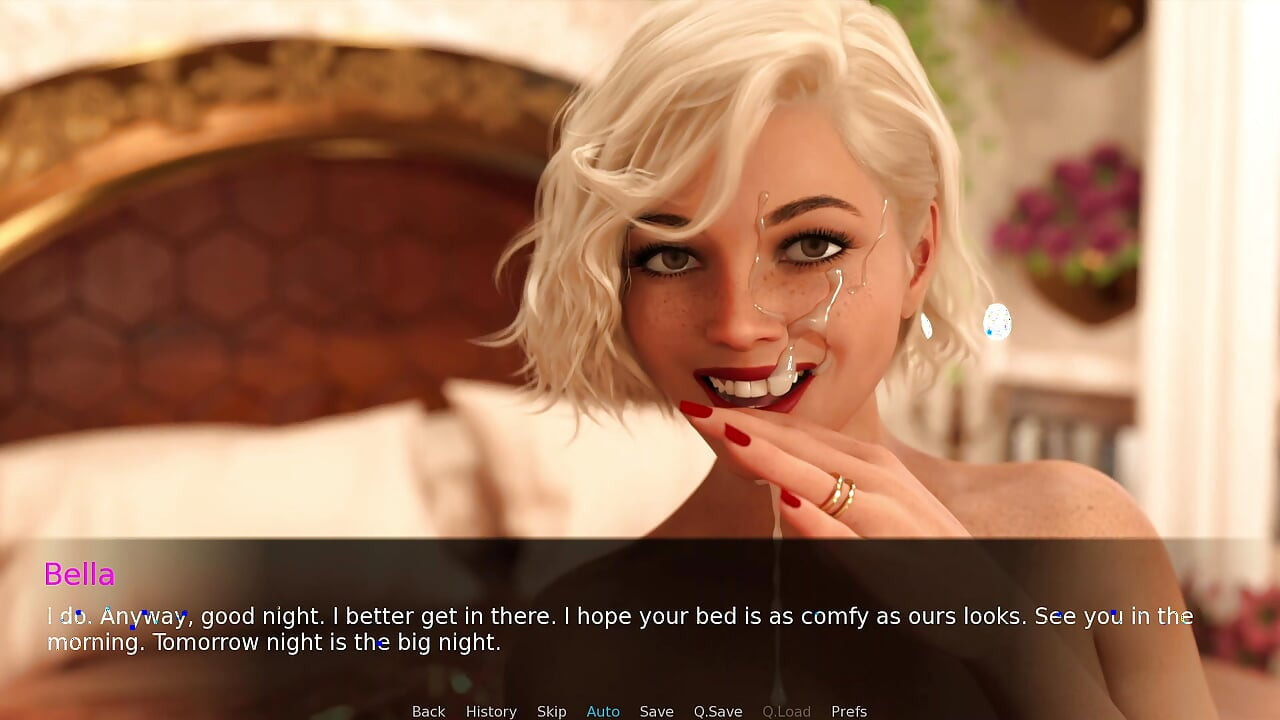Click the Prefs link on the right
Viewport: 1280px width, 720px height.
[x=849, y=711]
